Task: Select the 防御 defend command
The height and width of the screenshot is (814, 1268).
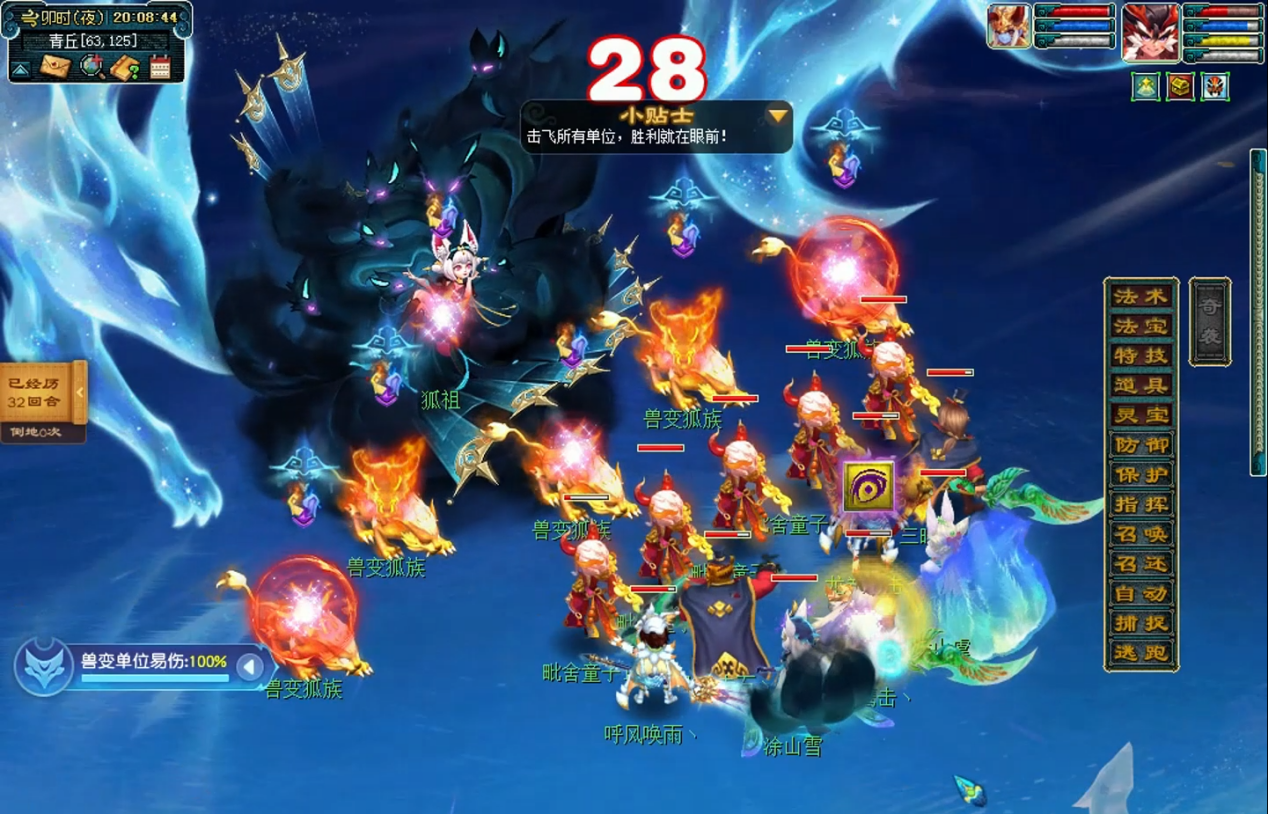Action: pos(1141,445)
